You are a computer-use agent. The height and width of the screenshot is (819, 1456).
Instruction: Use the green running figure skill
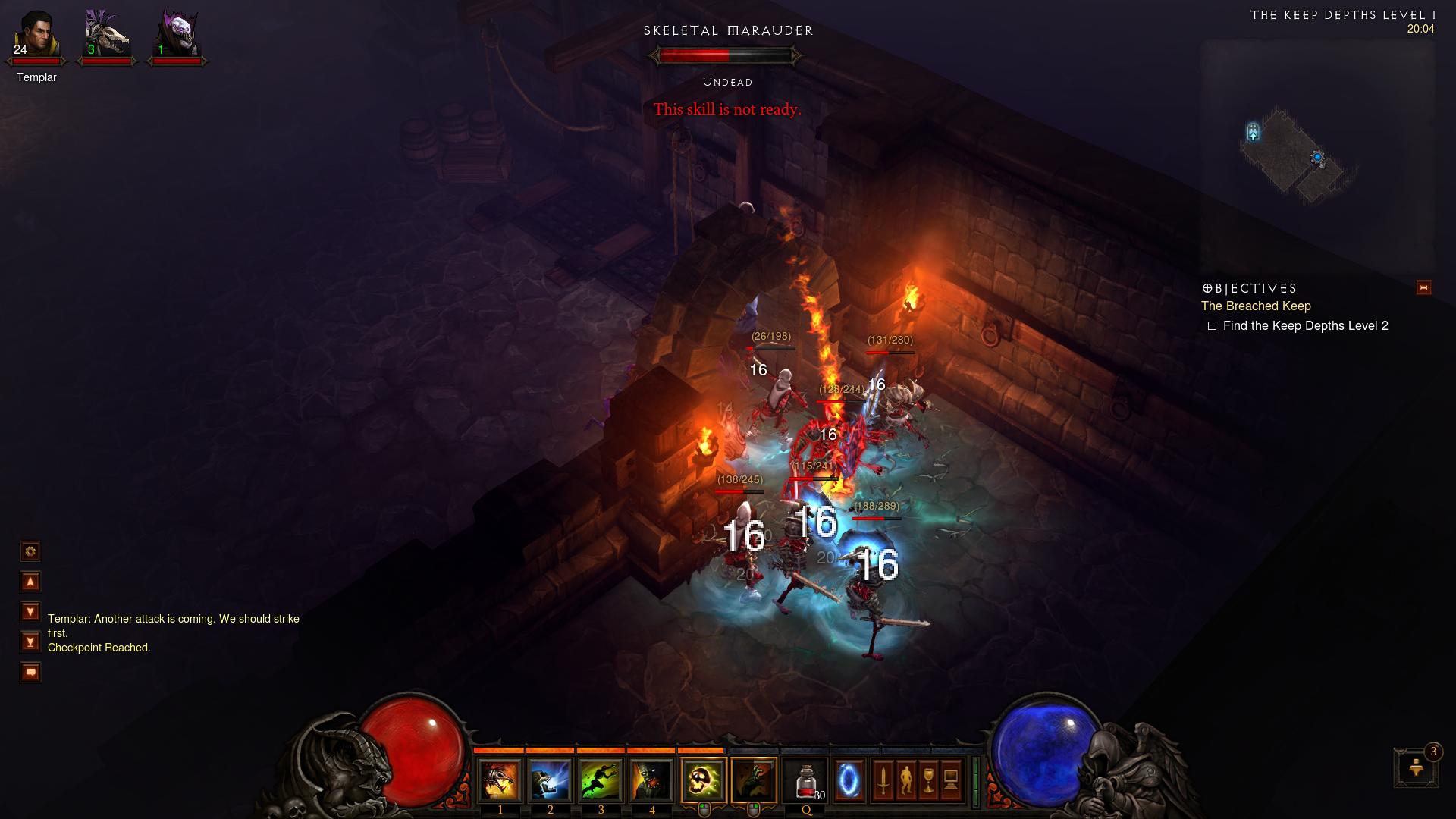(601, 780)
